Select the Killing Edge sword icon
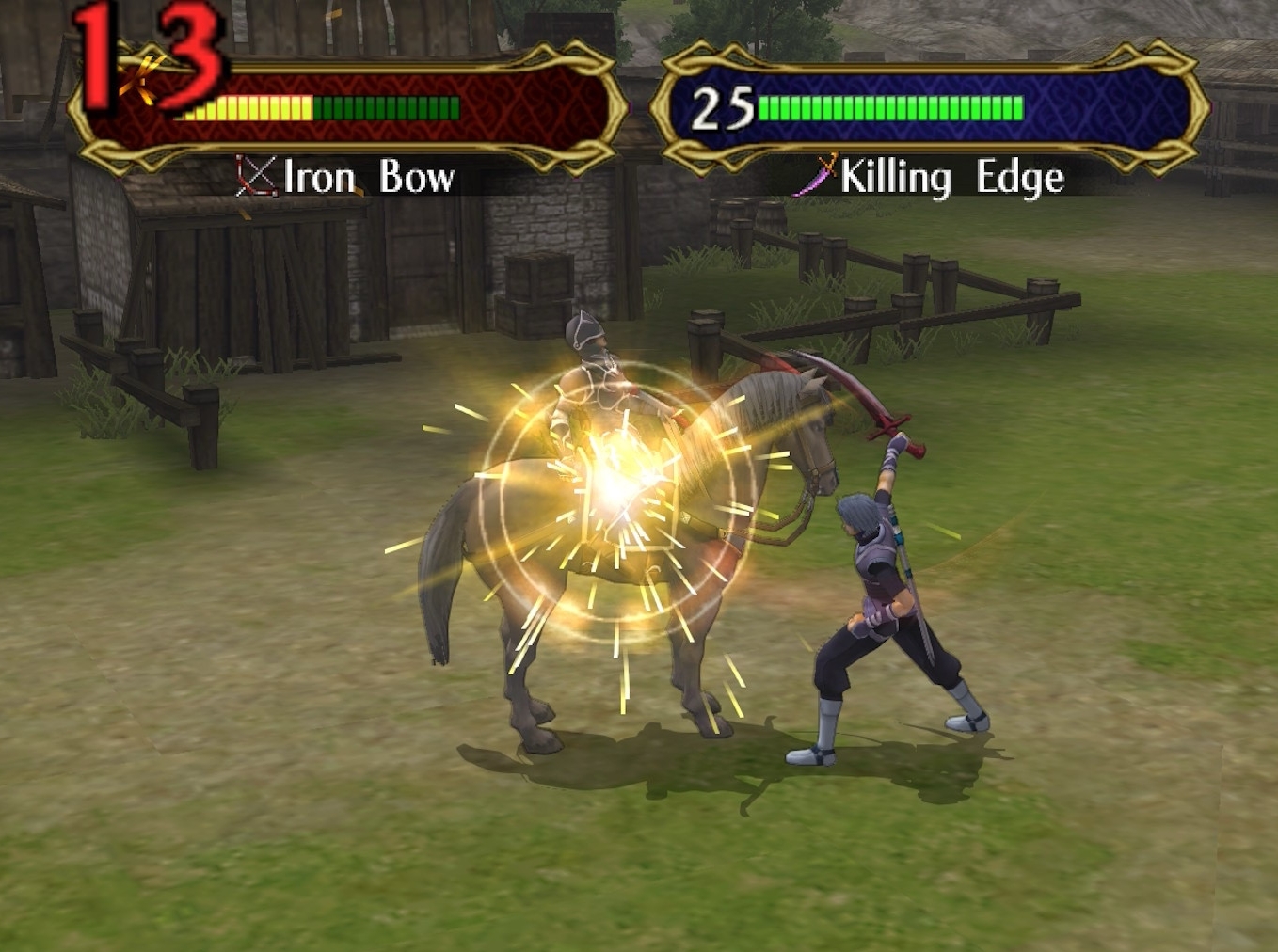 (x=815, y=175)
